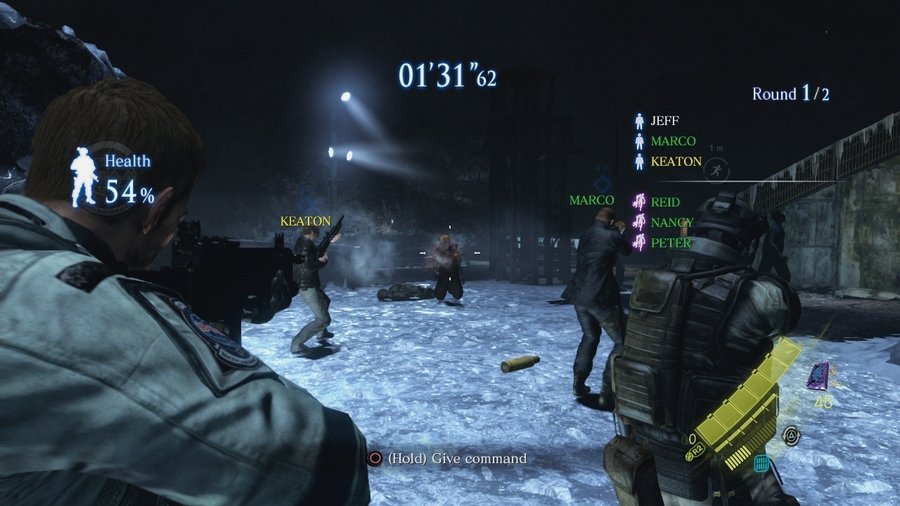Select enemy player REID in the roster
This screenshot has width=900, height=506.
[x=664, y=202]
